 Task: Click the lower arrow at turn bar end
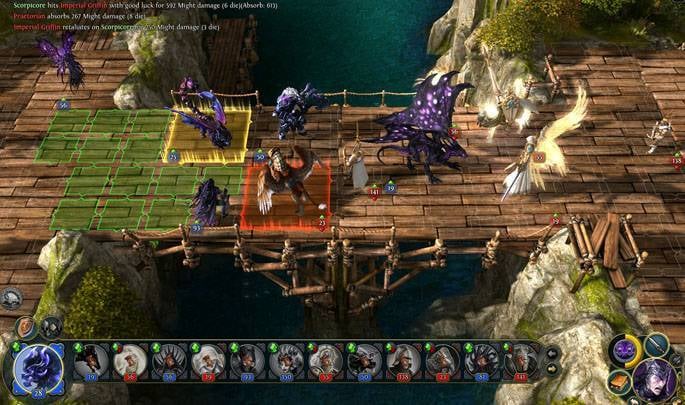click(x=550, y=368)
